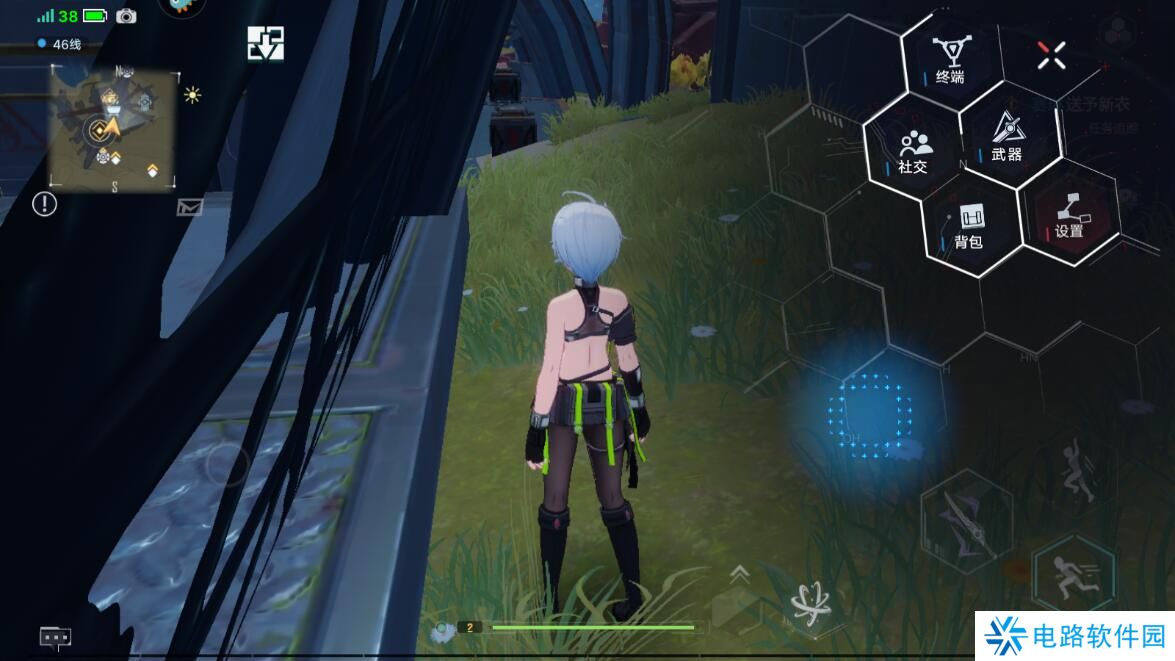Open the mail envelope icon
Image resolution: width=1175 pixels, height=661 pixels.
[190, 207]
